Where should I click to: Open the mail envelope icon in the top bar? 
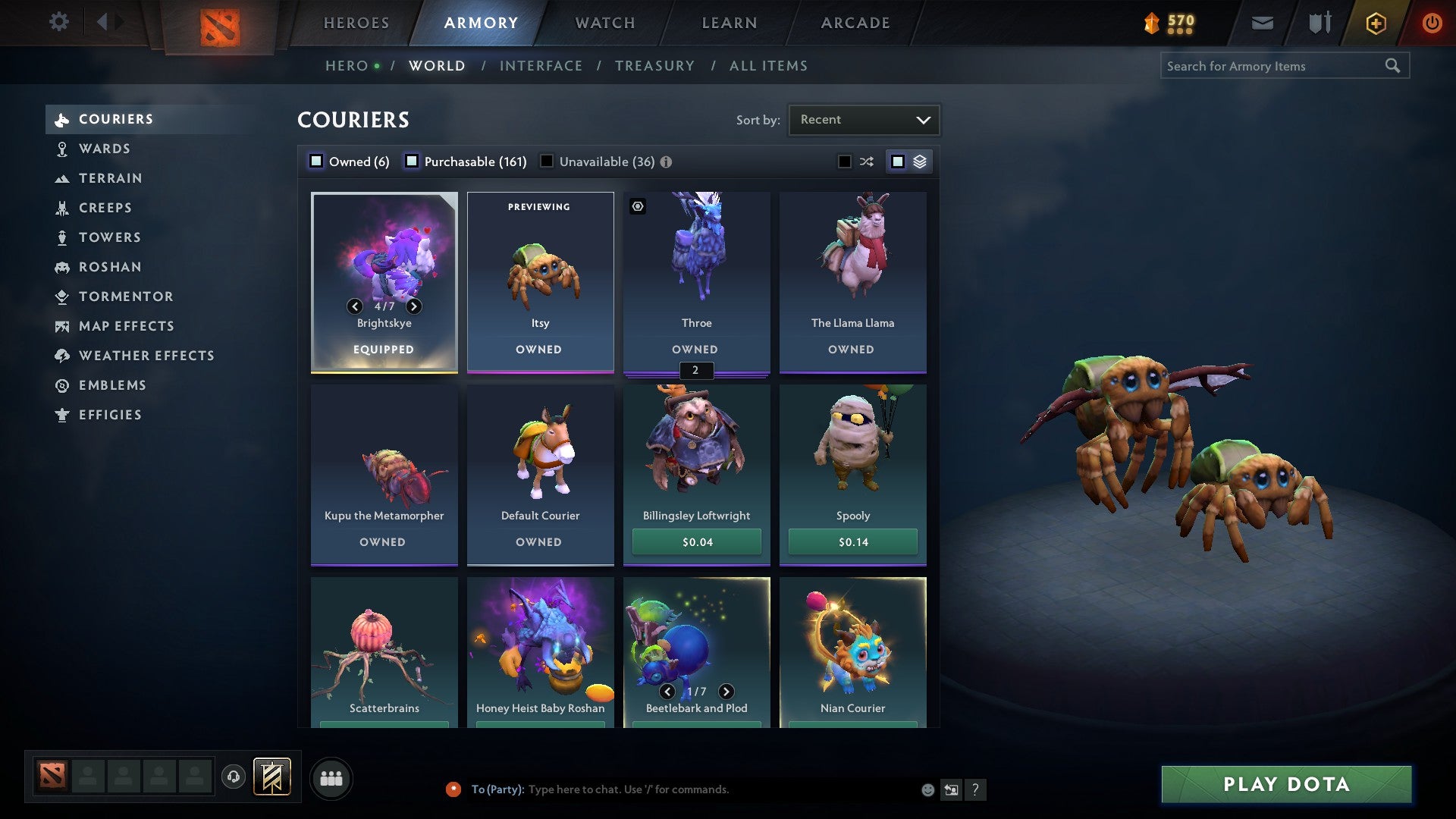tap(1263, 23)
